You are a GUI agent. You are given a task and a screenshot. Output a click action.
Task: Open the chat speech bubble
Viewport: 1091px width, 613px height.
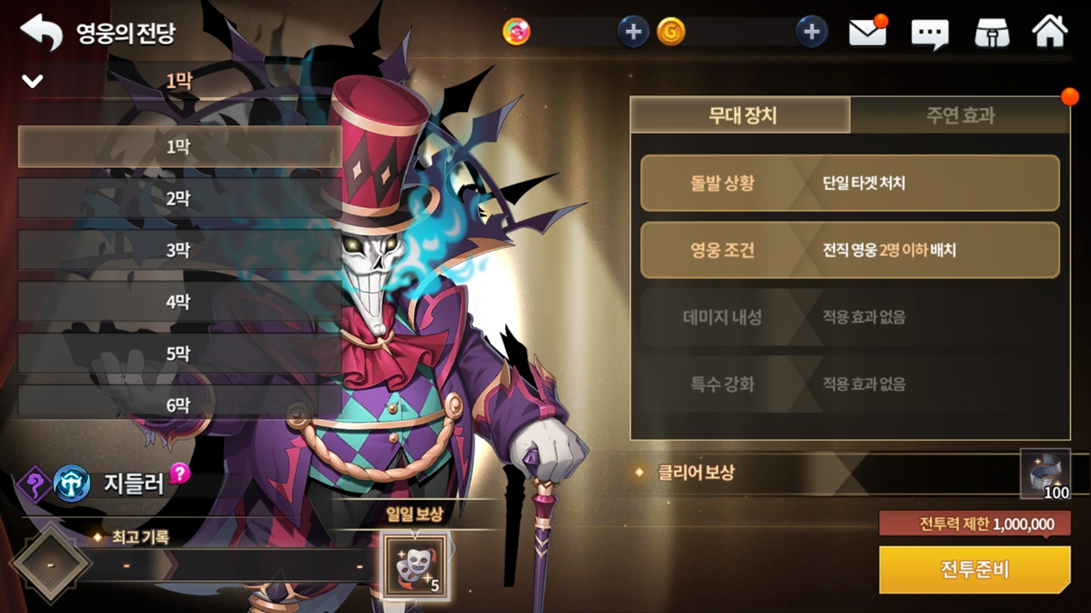[929, 34]
